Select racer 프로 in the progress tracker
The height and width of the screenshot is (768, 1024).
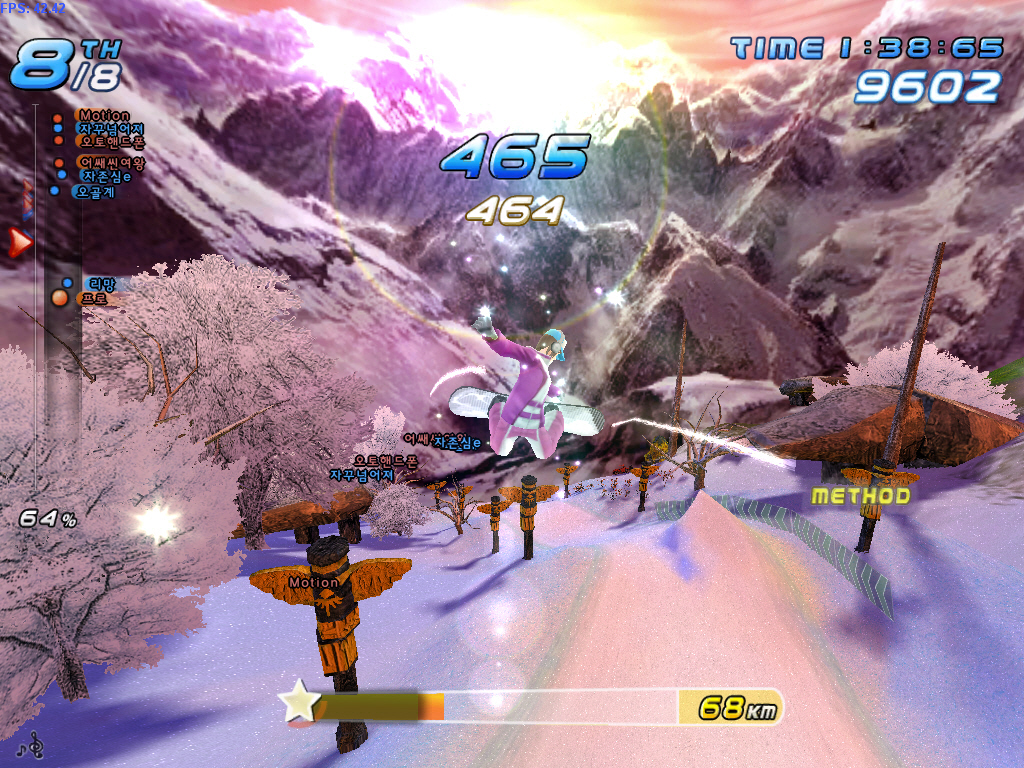pyautogui.click(x=93, y=298)
